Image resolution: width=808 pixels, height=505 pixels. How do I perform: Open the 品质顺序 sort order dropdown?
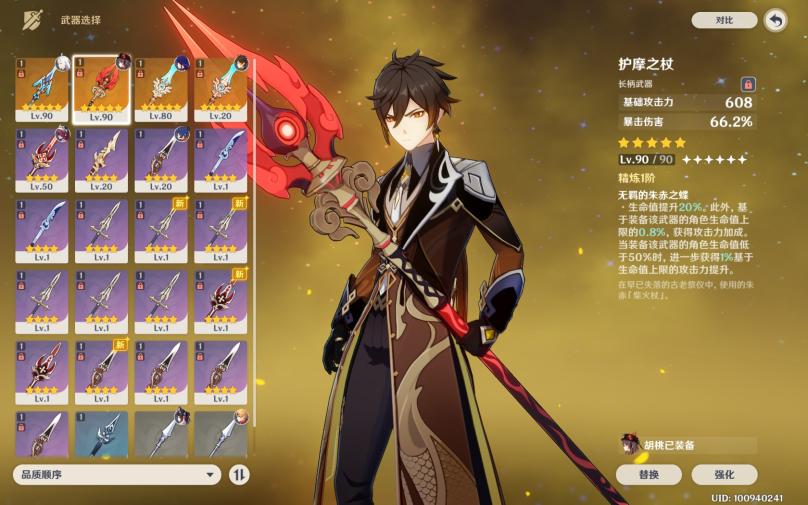click(x=116, y=475)
